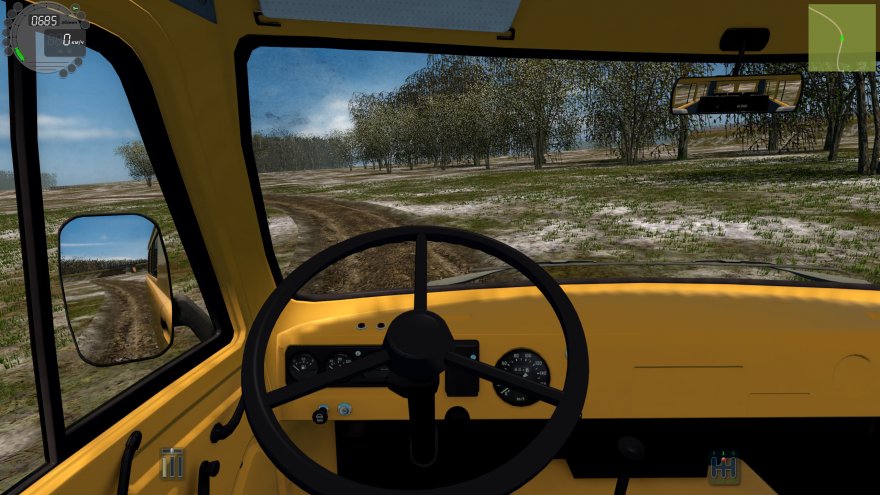This screenshot has height=495, width=880.
Task: Select the pedals indicator icon
Action: point(173,462)
